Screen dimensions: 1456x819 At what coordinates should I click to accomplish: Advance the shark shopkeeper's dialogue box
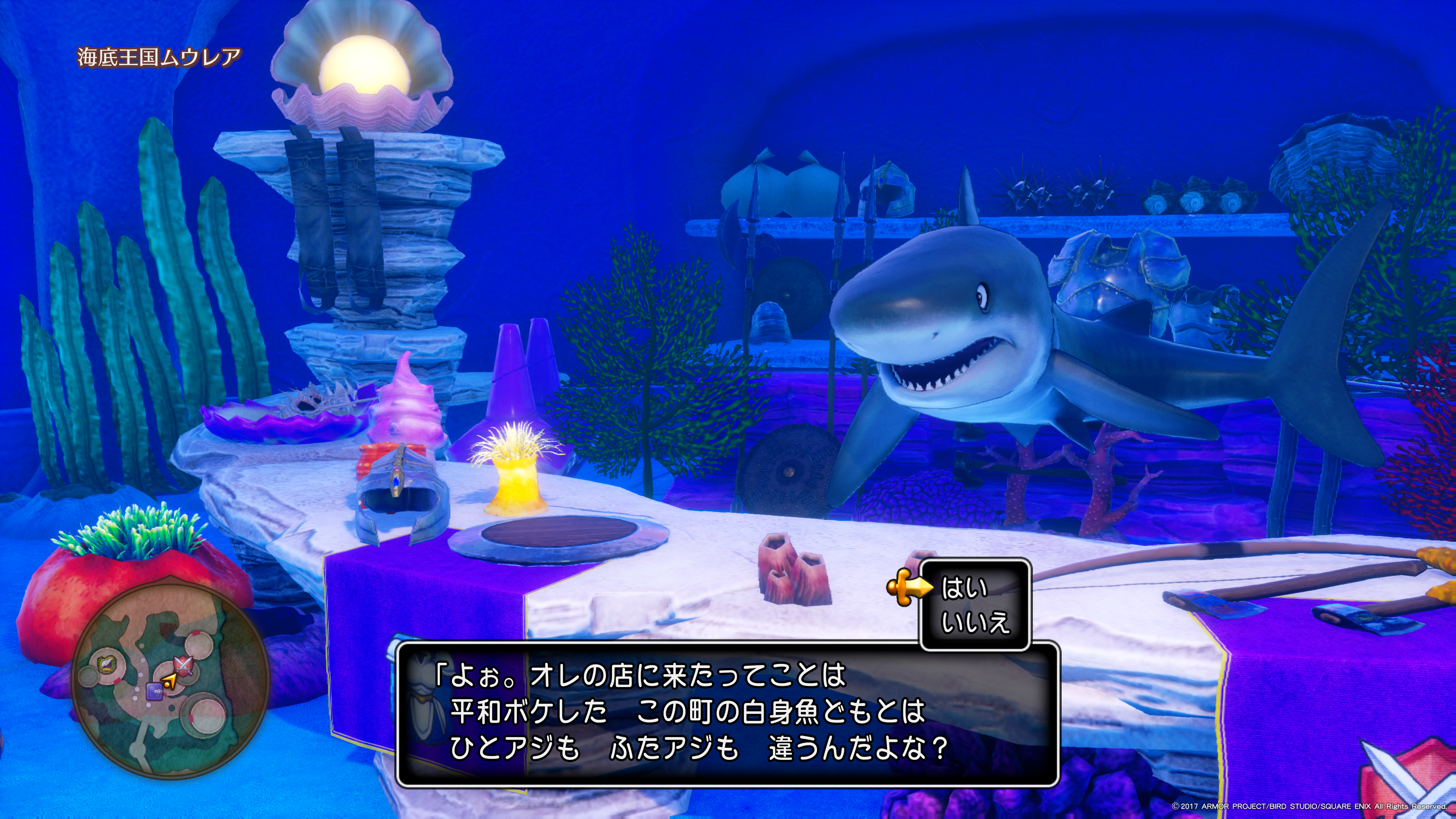[x=727, y=713]
